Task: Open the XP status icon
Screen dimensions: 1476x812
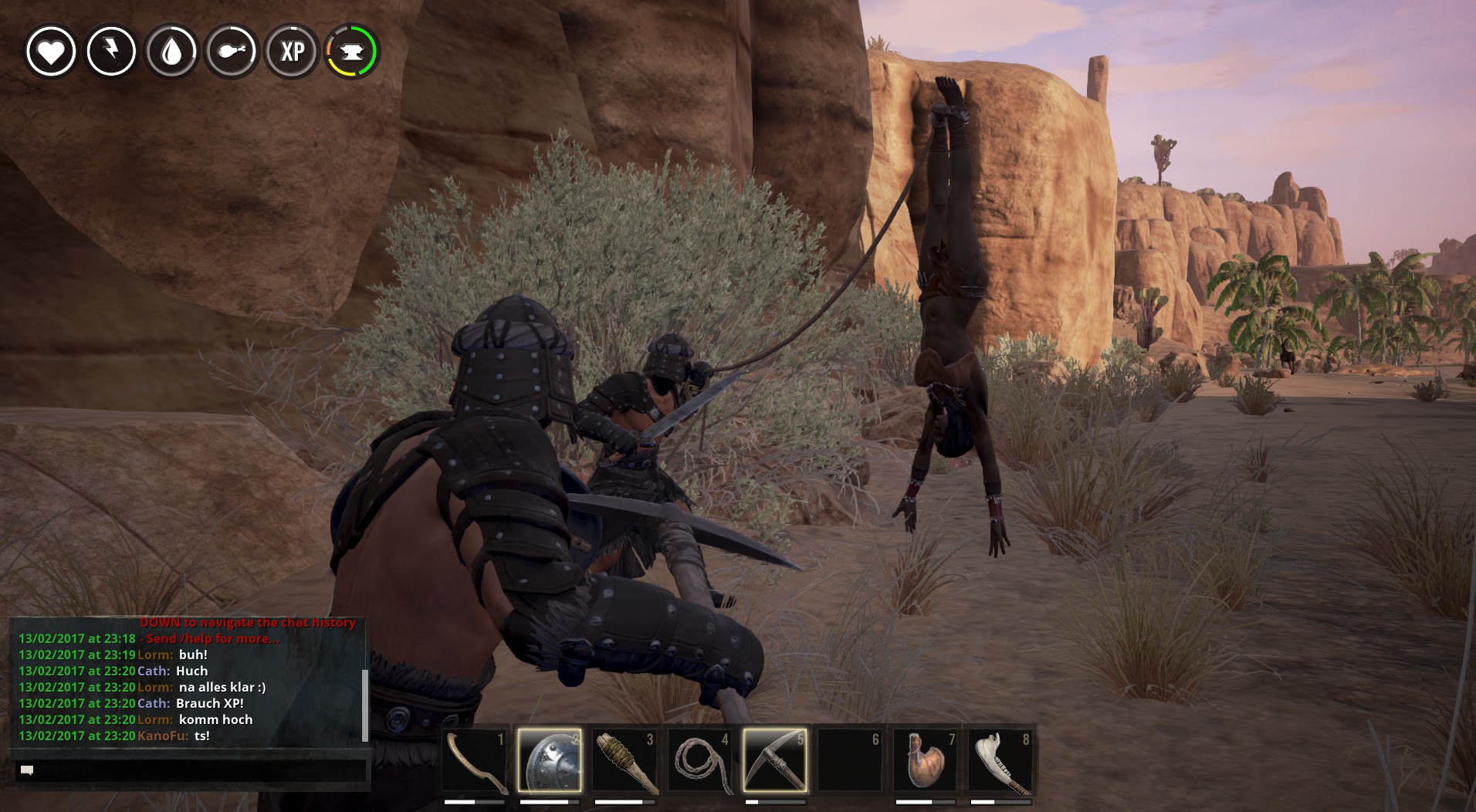Action: (292, 52)
